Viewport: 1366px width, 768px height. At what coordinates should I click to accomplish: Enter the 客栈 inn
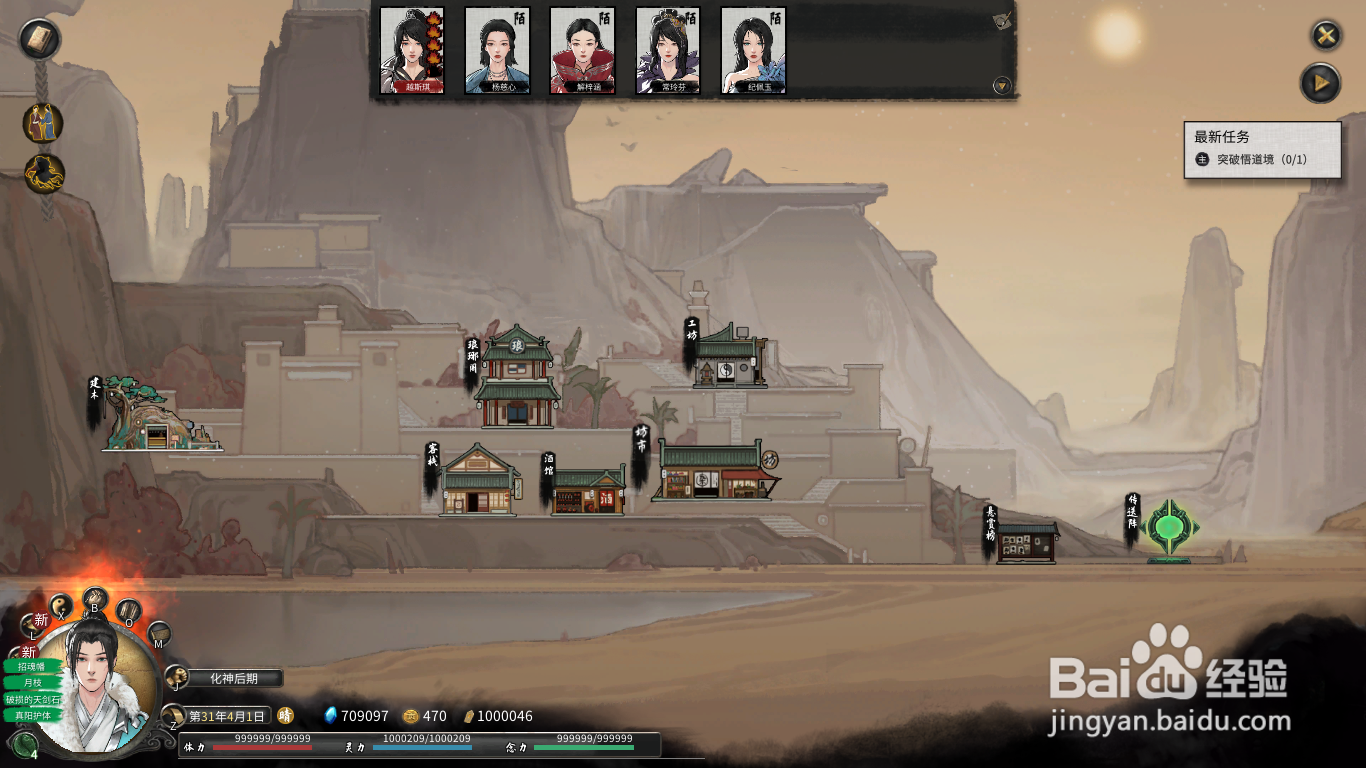tap(478, 482)
